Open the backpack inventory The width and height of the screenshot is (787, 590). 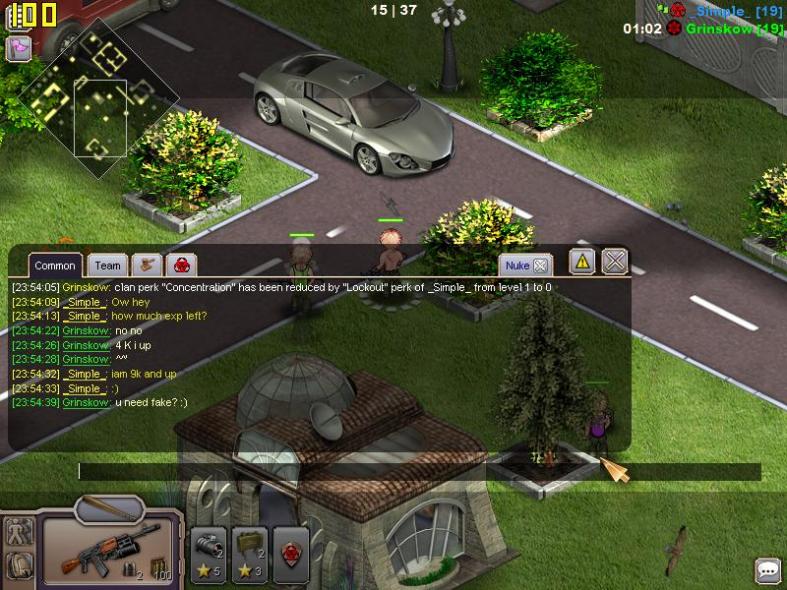pos(19,566)
